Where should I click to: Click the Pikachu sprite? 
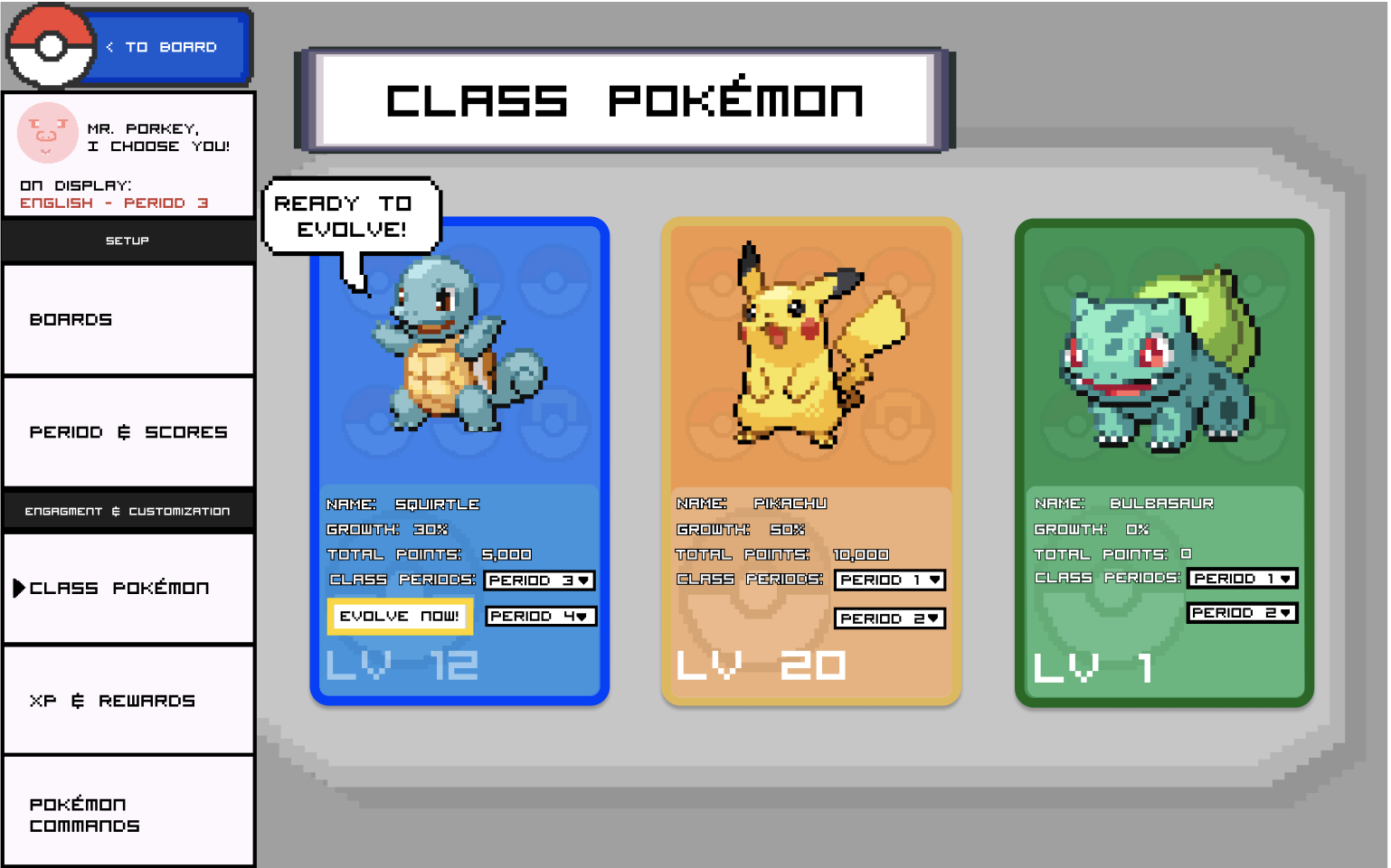pyautogui.click(x=796, y=344)
